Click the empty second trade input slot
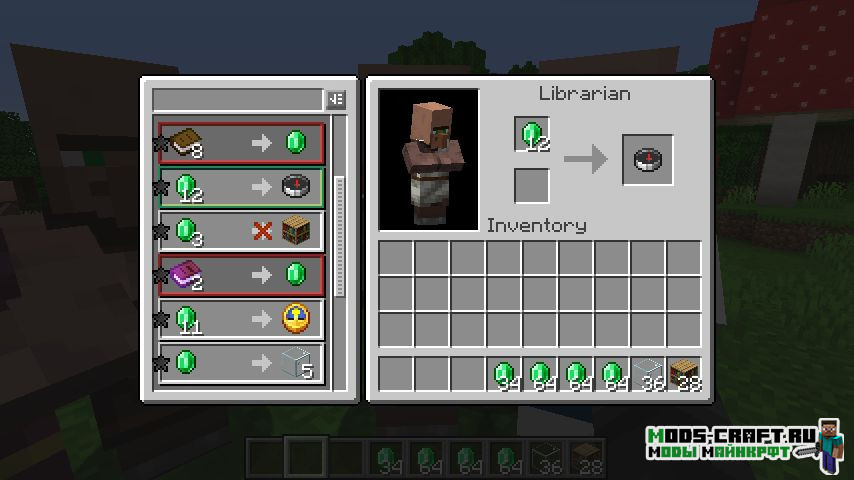854x480 pixels. click(532, 186)
